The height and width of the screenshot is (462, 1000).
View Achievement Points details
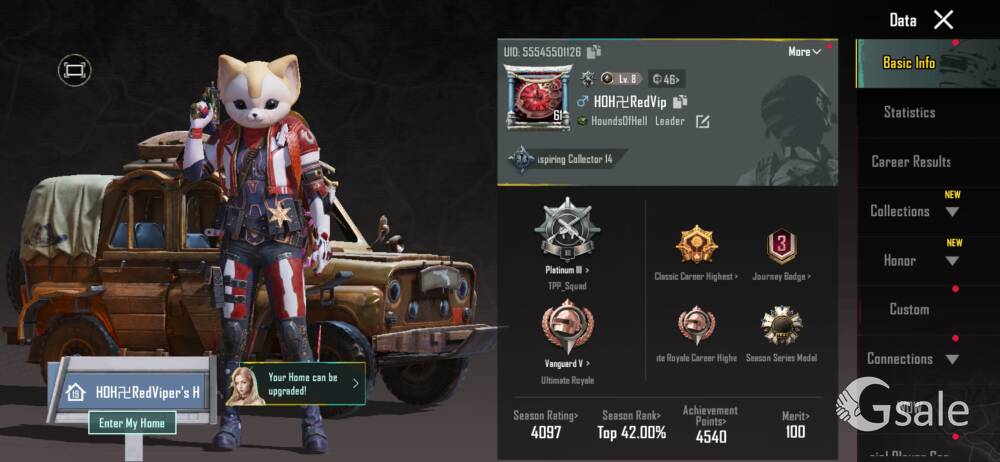pyautogui.click(x=710, y=424)
